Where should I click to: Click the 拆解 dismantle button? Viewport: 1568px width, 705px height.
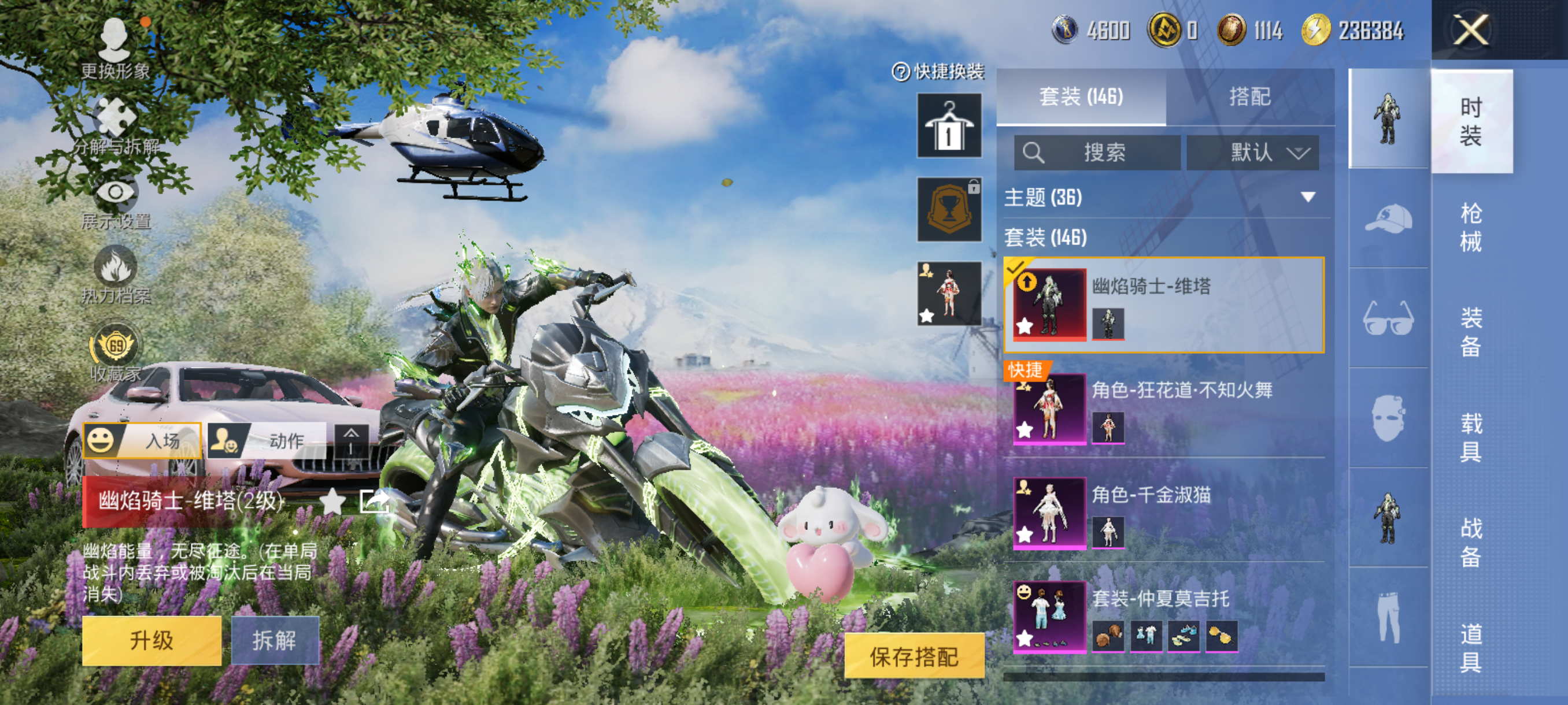tap(275, 640)
